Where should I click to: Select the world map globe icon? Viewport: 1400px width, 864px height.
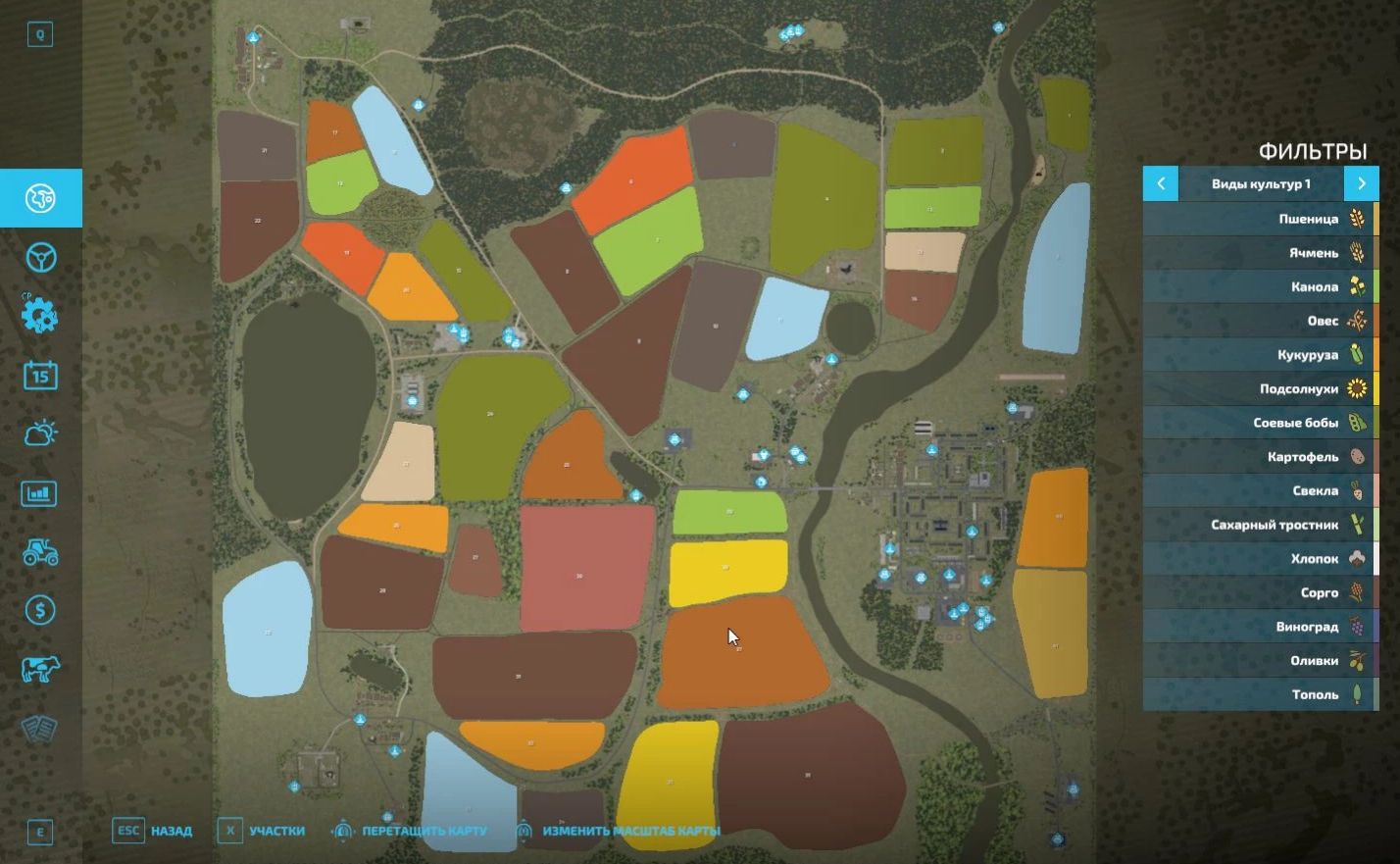pyautogui.click(x=40, y=196)
